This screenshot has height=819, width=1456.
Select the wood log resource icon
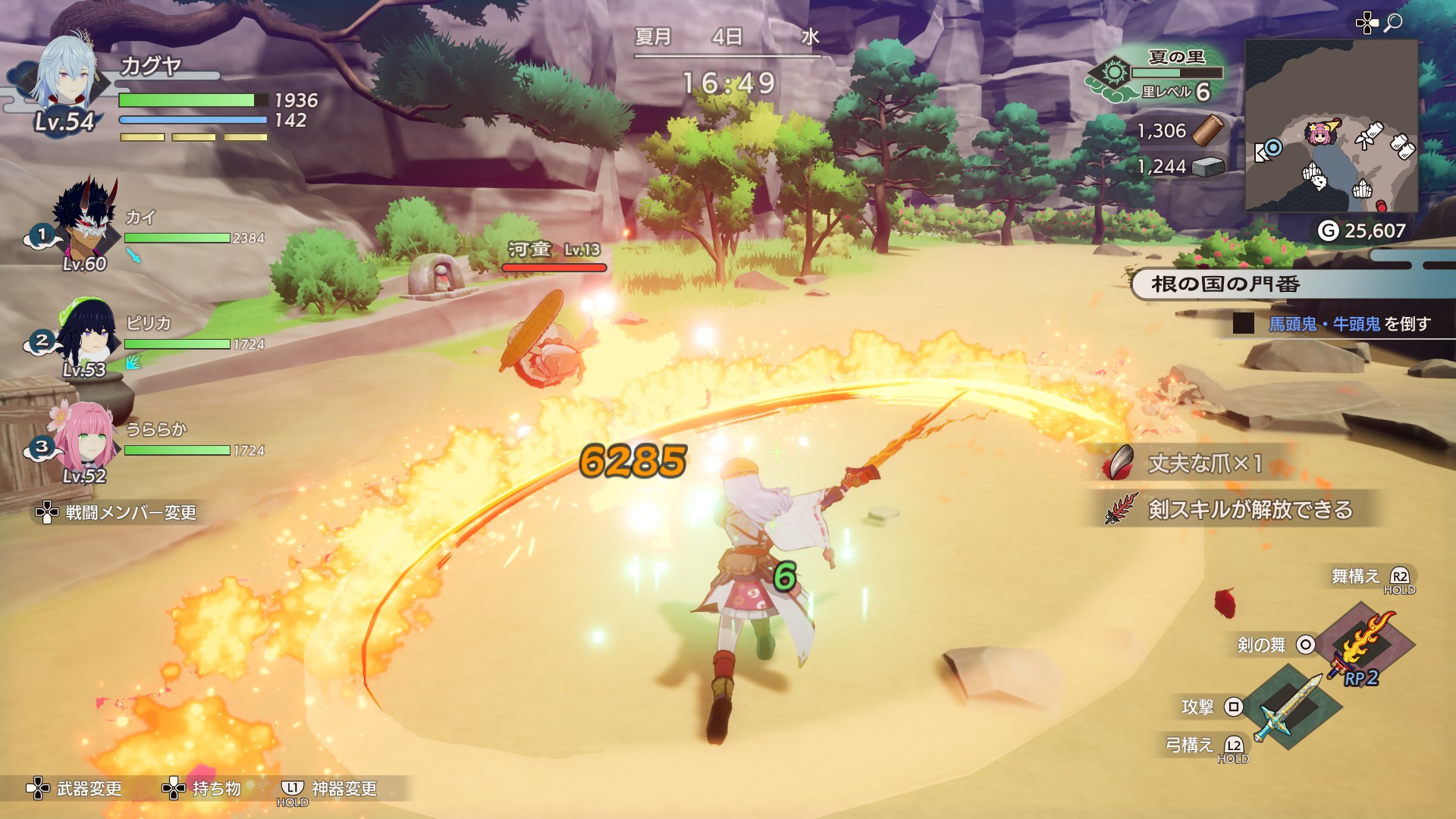1207,130
